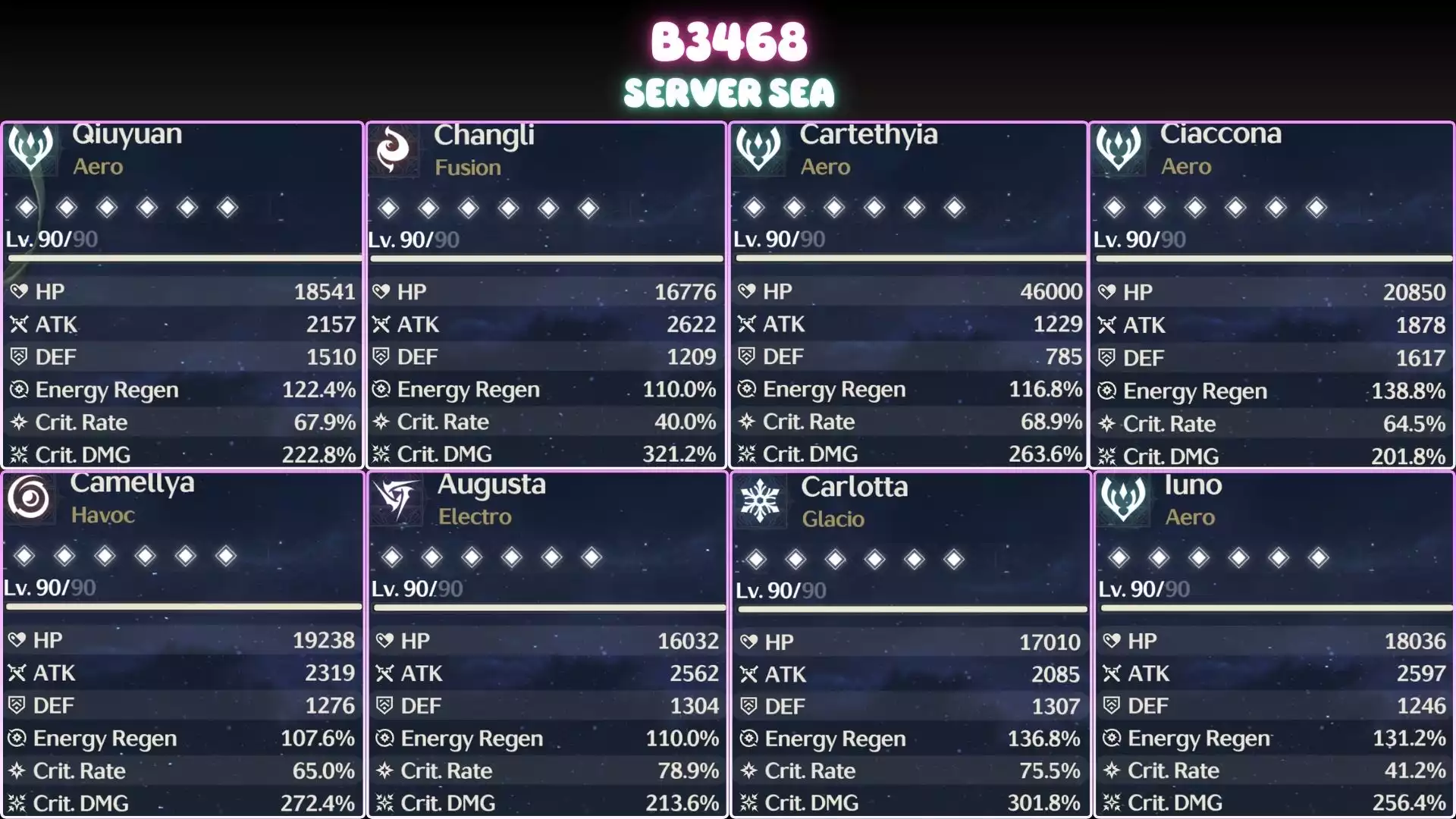Click the Aero element icon on Qiuyuan's card

tap(29, 149)
